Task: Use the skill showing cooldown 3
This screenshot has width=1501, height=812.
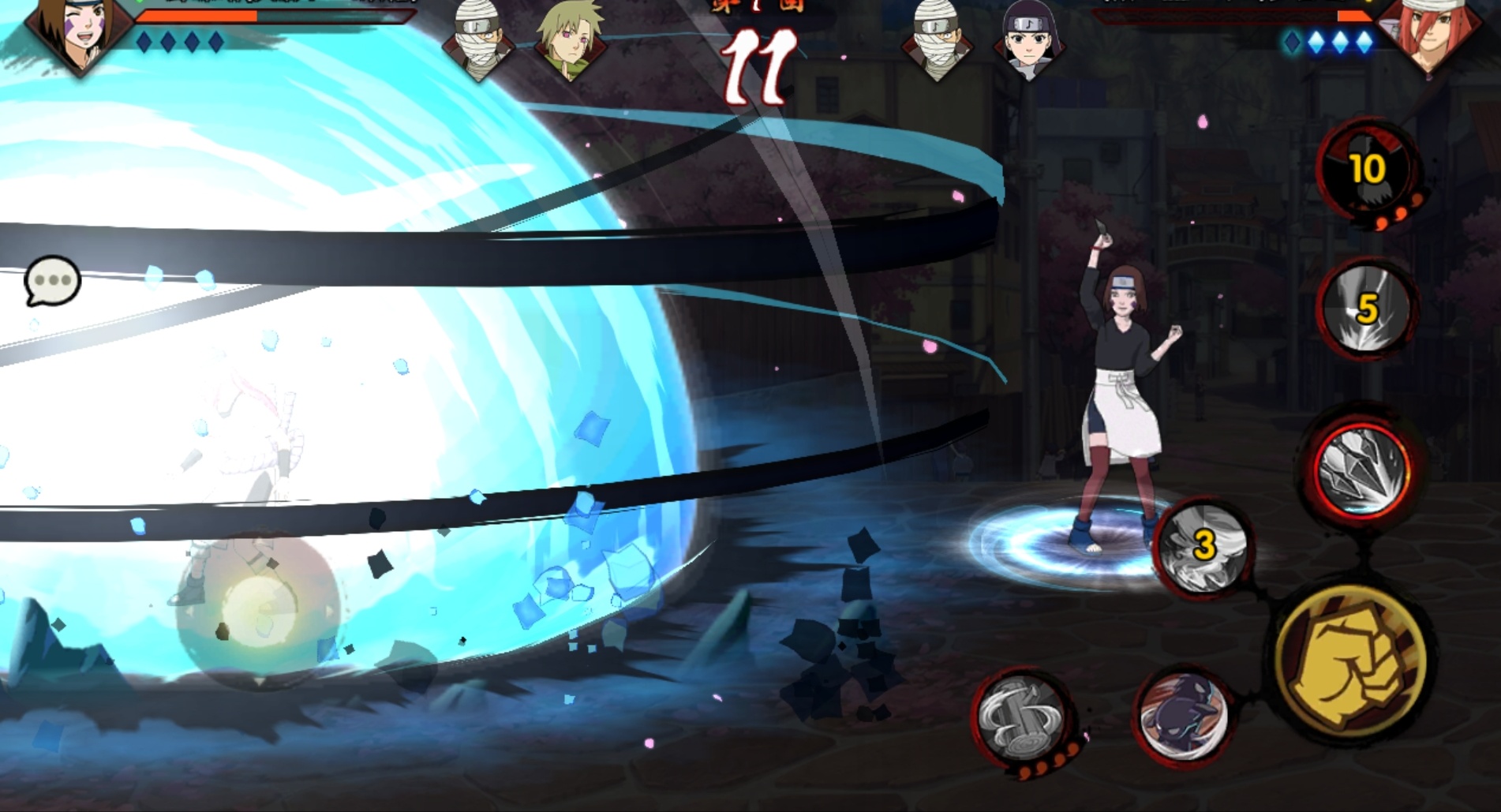Action: click(1202, 546)
